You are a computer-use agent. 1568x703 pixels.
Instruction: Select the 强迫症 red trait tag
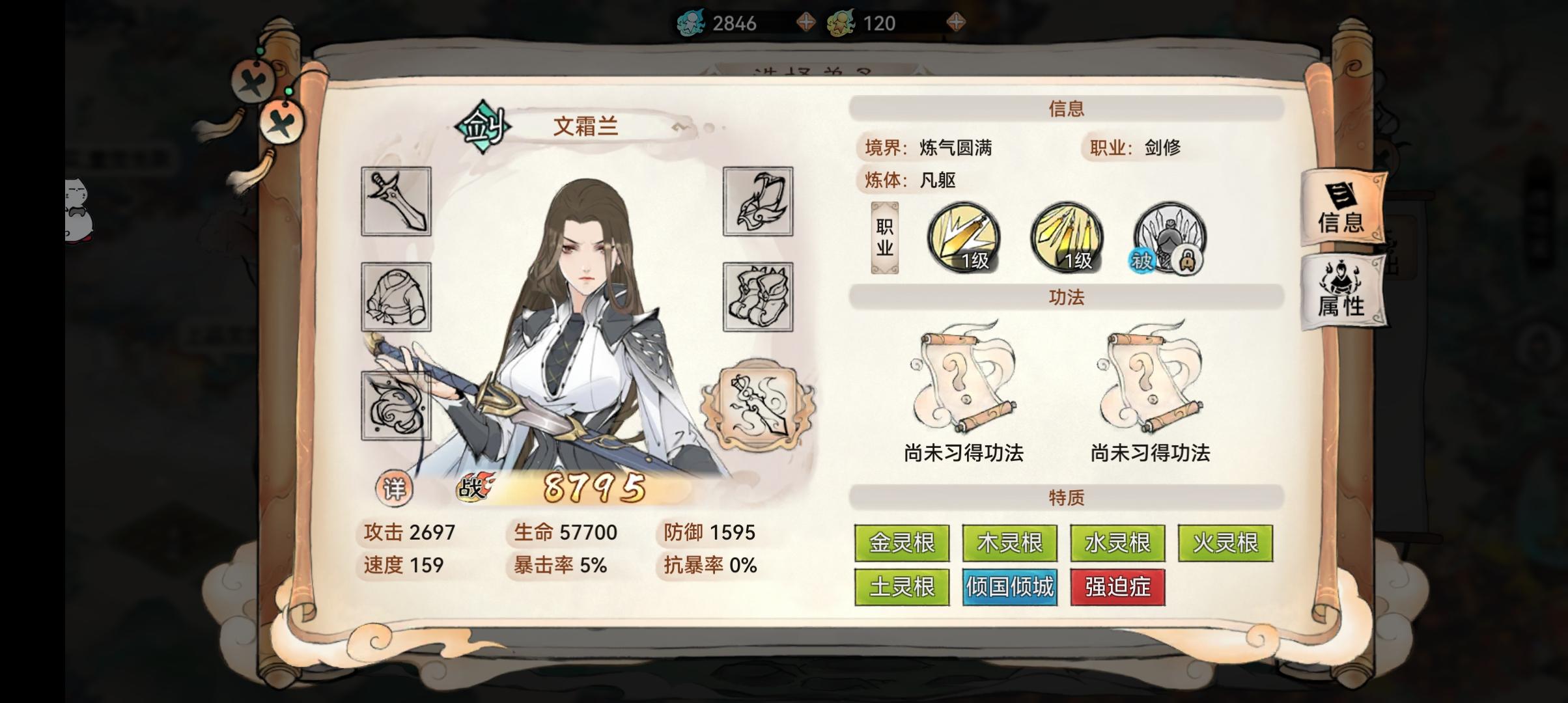pos(1117,586)
